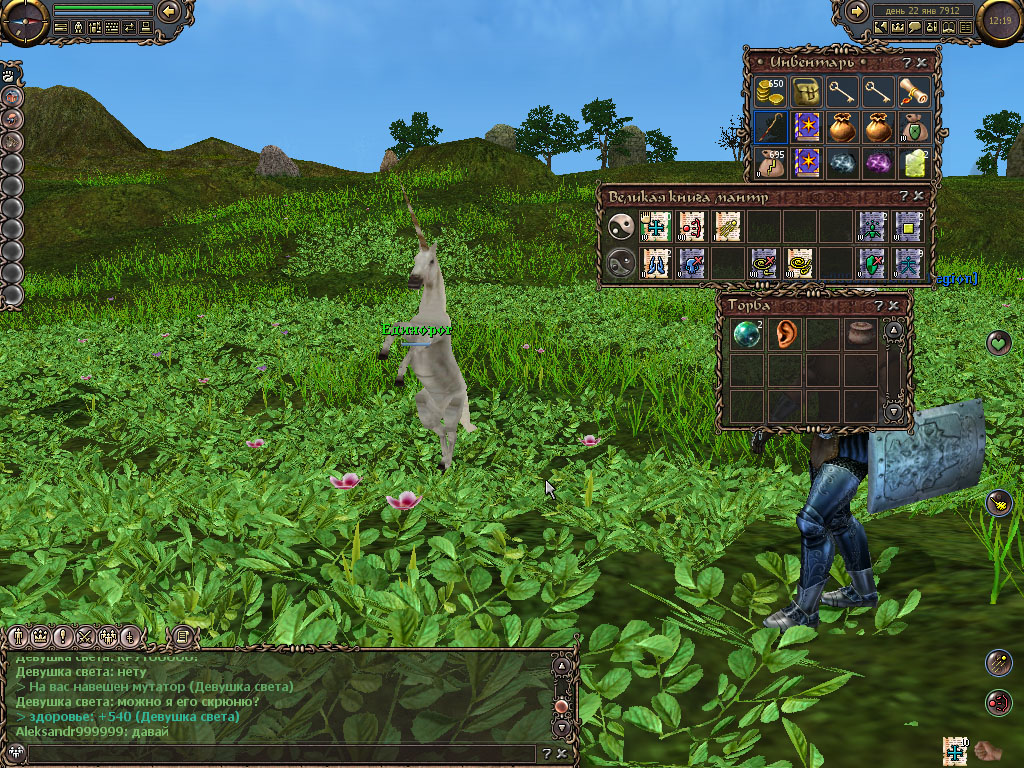Click the Торба scroll-down arrow

(893, 411)
